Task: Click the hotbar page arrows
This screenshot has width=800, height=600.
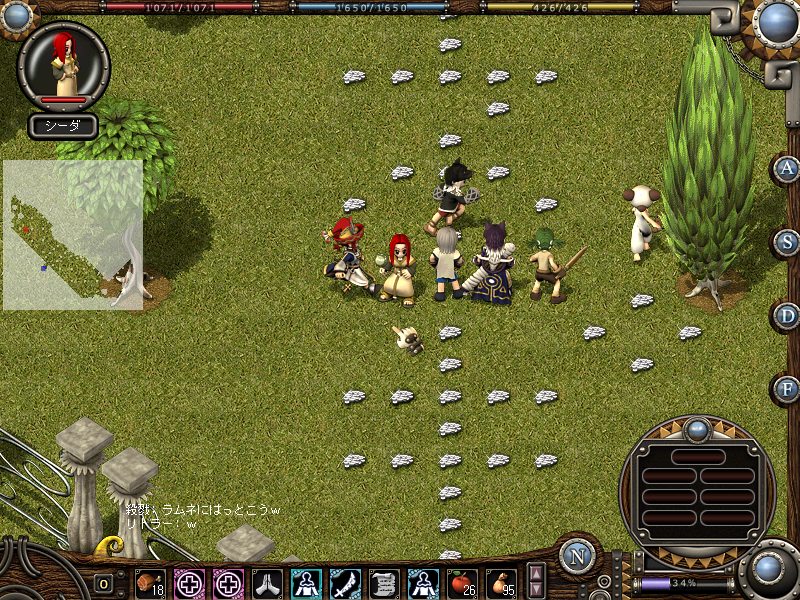Action: [x=537, y=581]
